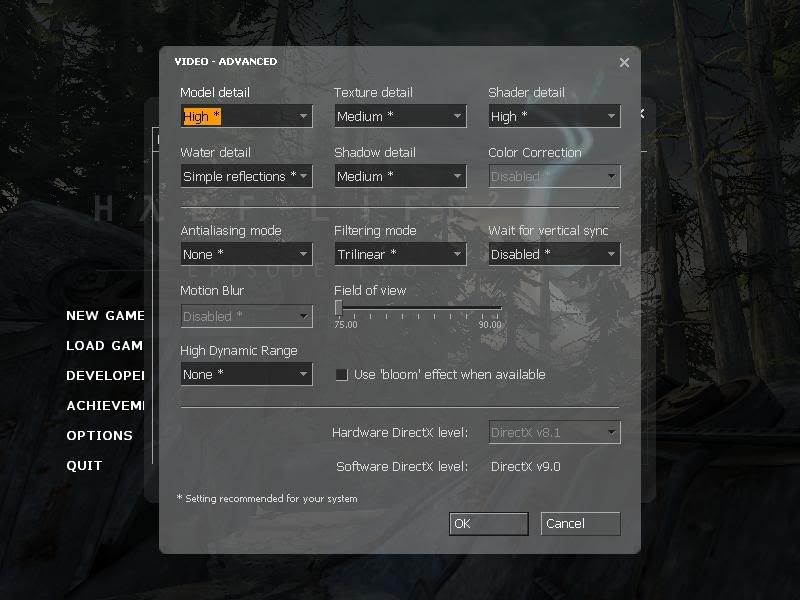Open the Achievements menu entry
The image size is (800, 600).
[x=105, y=406]
